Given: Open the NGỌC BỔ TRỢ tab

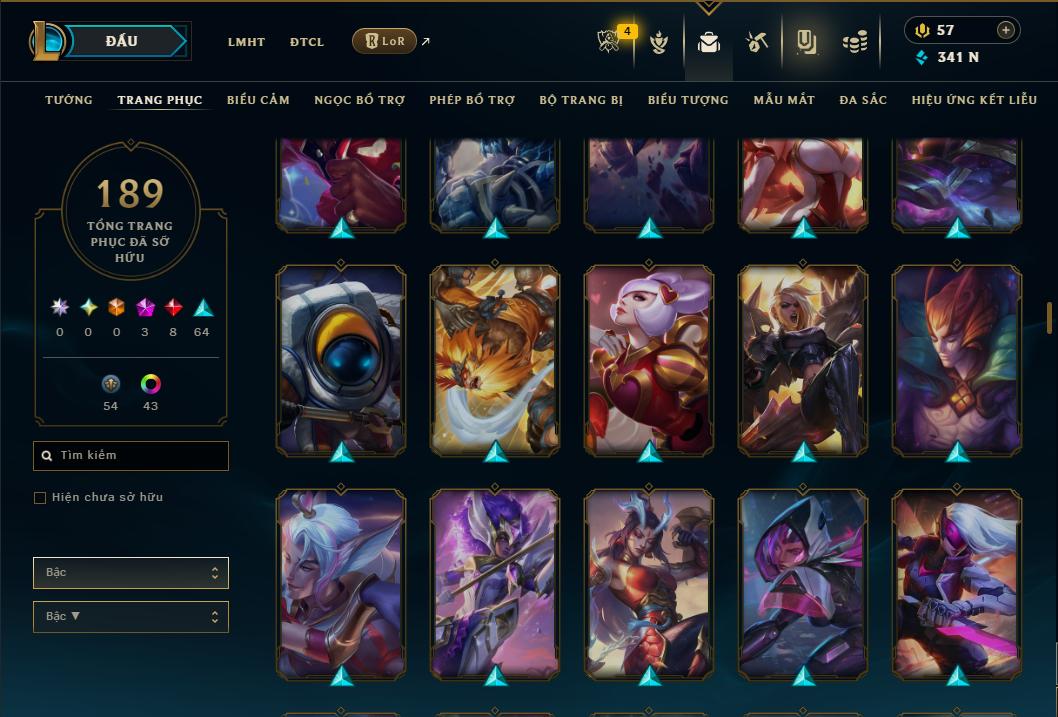Looking at the screenshot, I should pyautogui.click(x=359, y=100).
